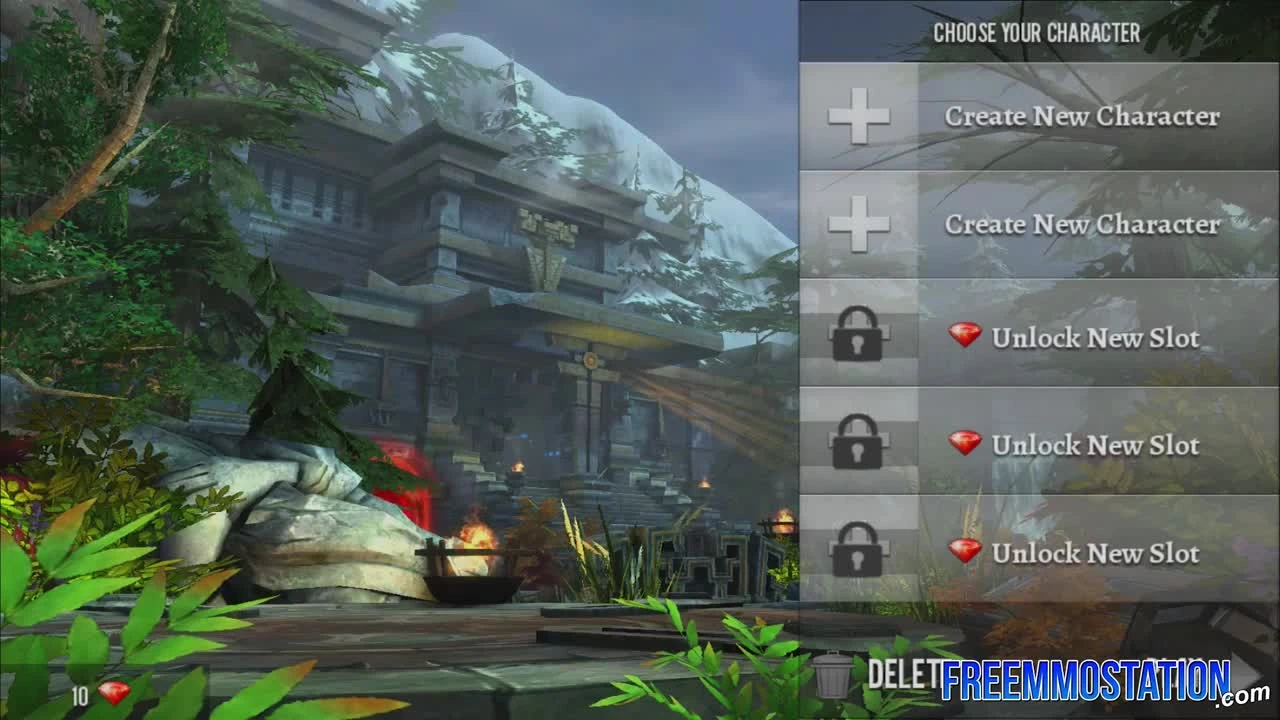Open the first Create New Character option
This screenshot has width=1280, height=720.
pyautogui.click(x=1082, y=116)
